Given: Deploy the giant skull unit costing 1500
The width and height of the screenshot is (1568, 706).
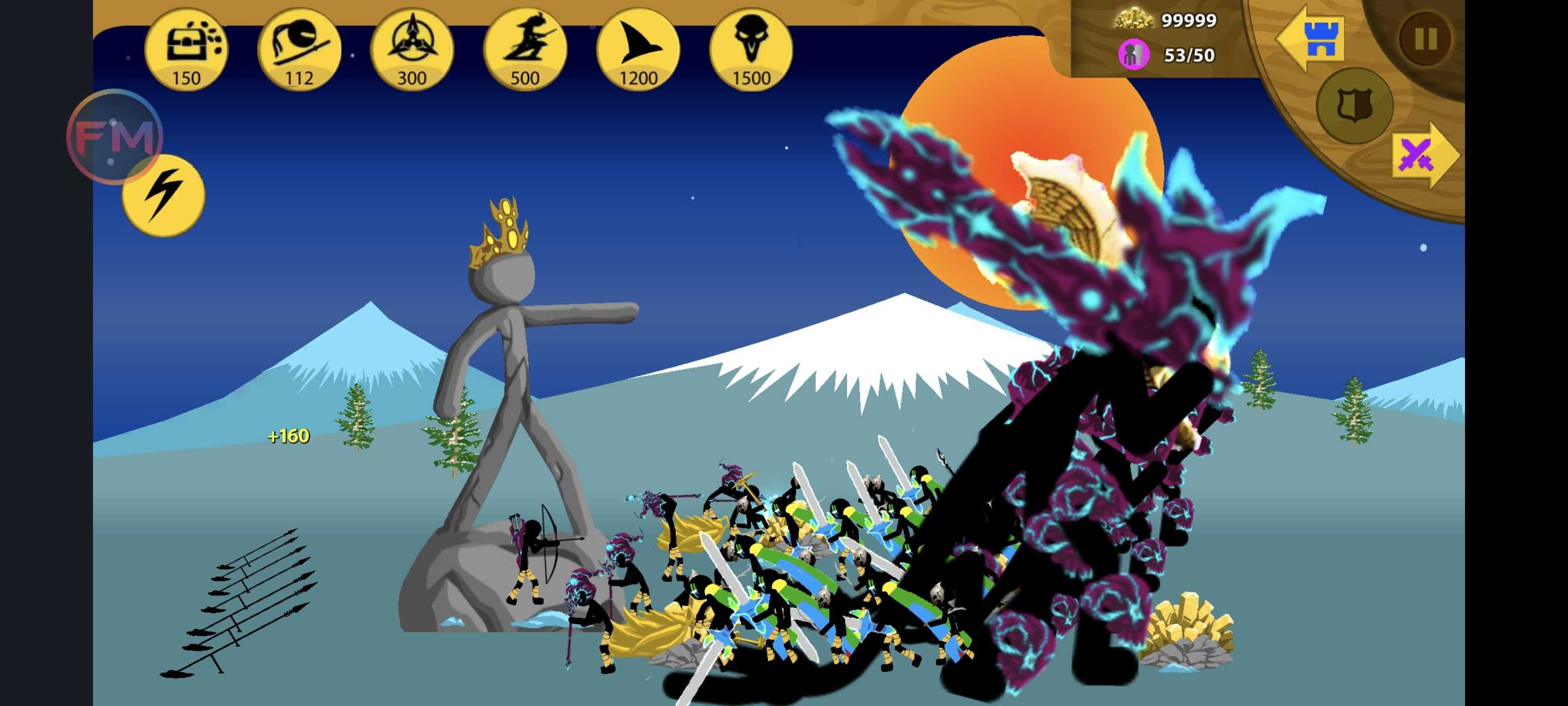Looking at the screenshot, I should [751, 50].
